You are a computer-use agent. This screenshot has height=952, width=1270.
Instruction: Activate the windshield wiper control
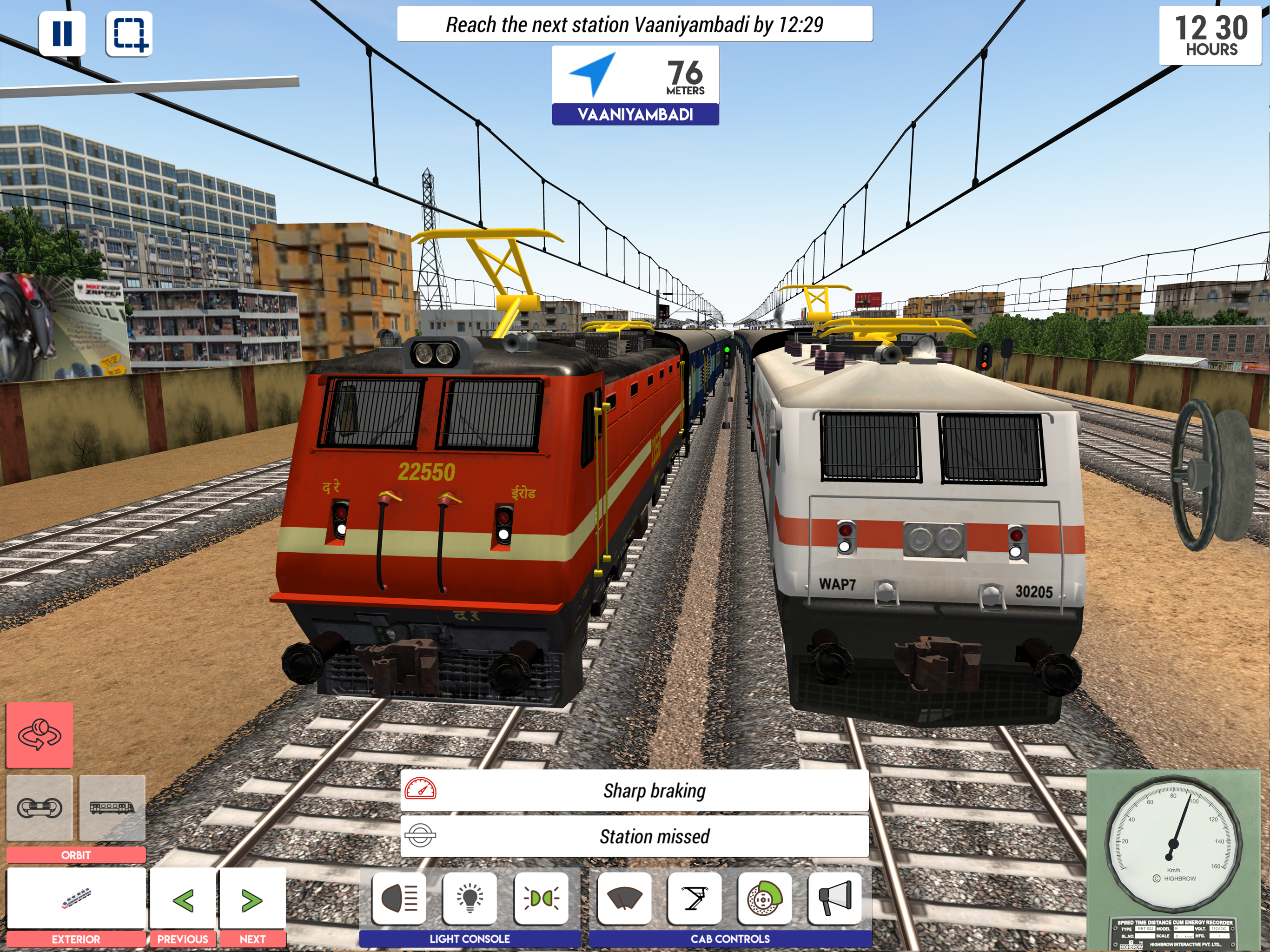click(624, 899)
